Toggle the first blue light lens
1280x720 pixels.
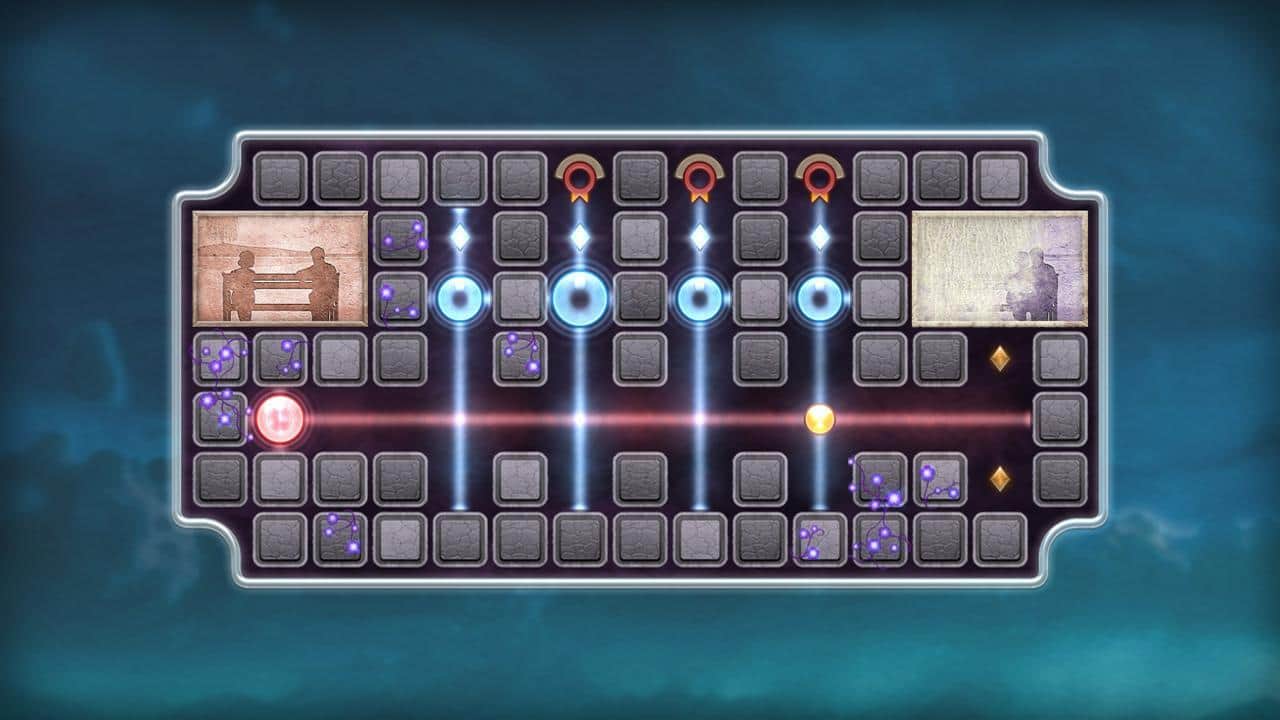click(x=460, y=299)
